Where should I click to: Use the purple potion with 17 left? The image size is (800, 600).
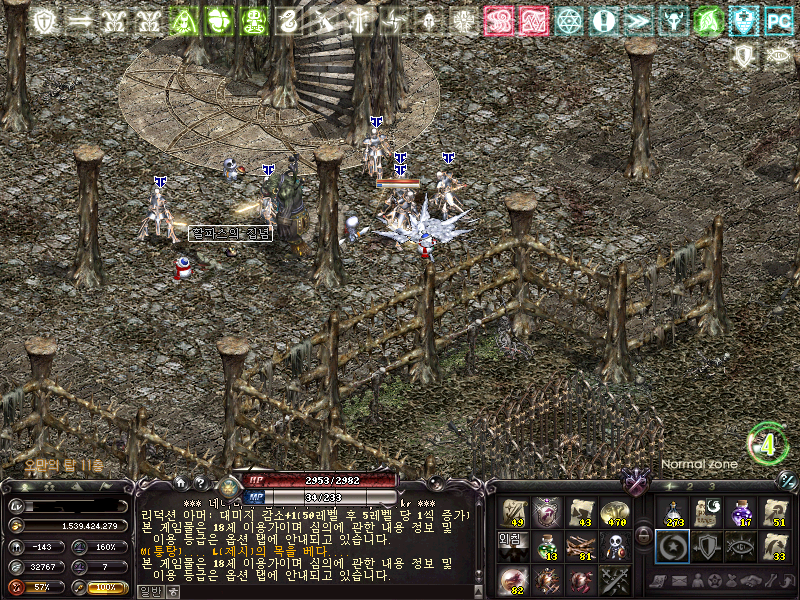click(x=740, y=513)
